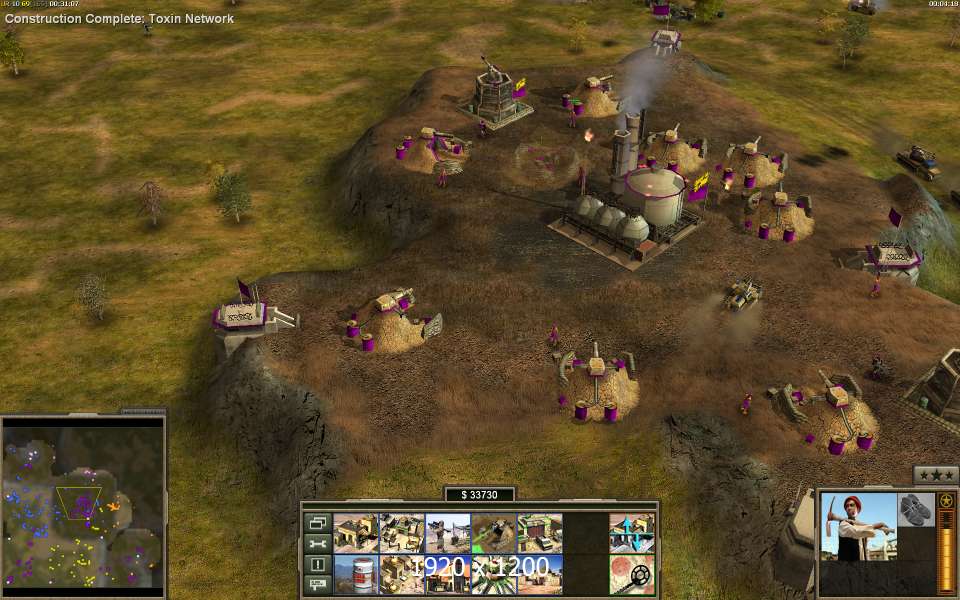Select the Supply Stash build icon
Viewport: 960px width, 600px height.
355,533
